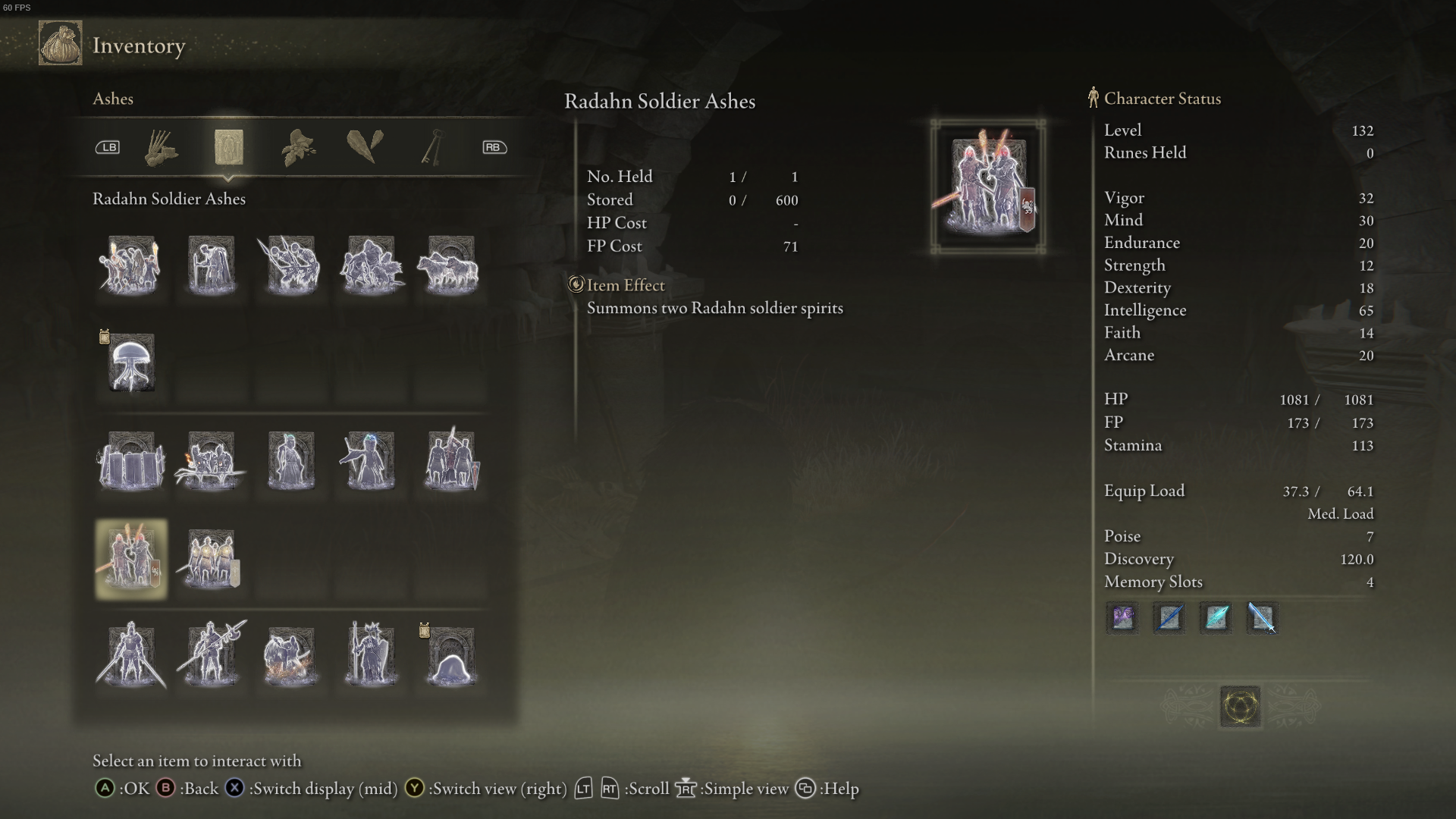The width and height of the screenshot is (1456, 819).
Task: Click the currently equipped Radahn Soldier Ashes slot
Action: (x=130, y=559)
